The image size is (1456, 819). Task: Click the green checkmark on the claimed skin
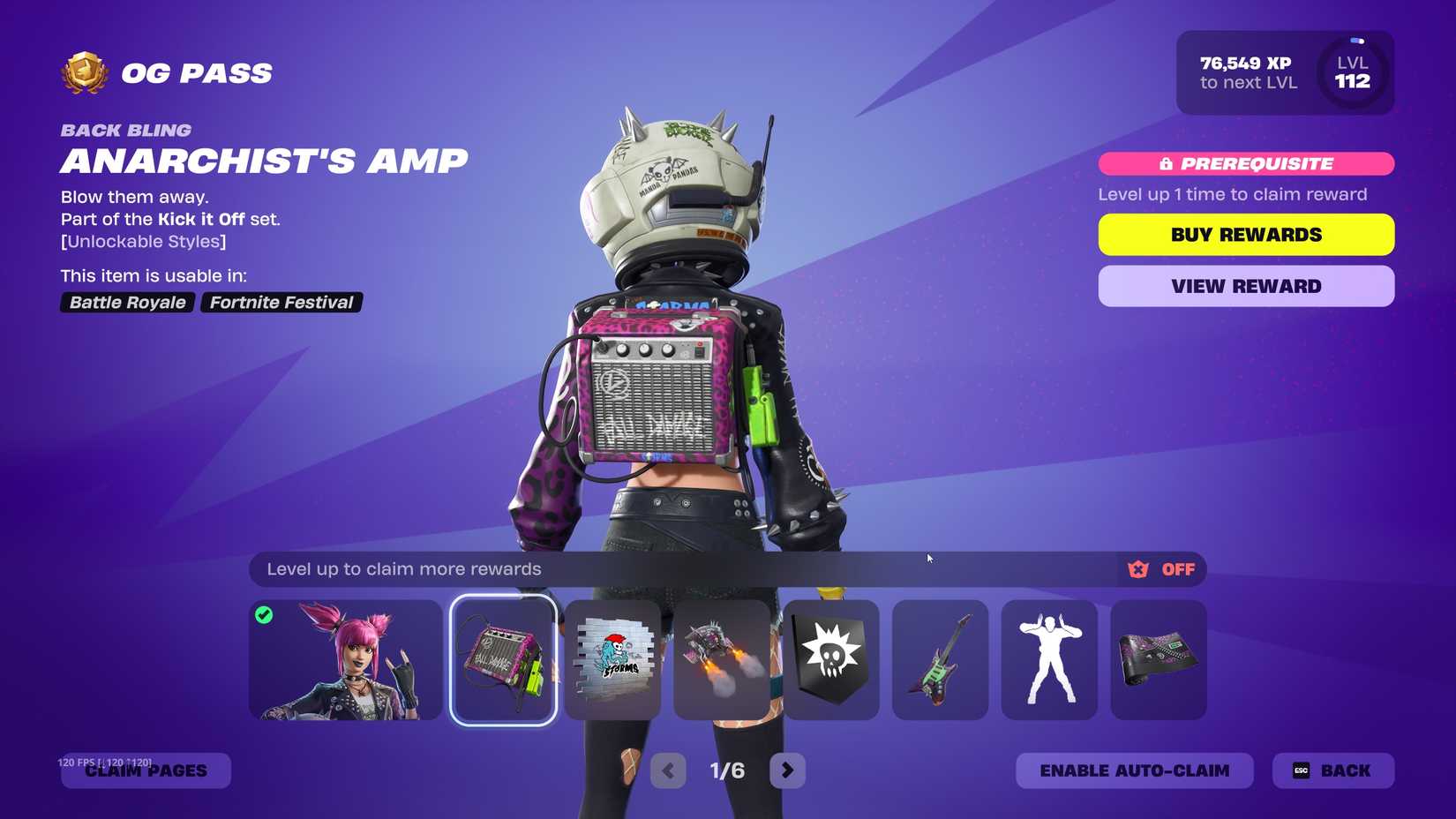pos(264,615)
